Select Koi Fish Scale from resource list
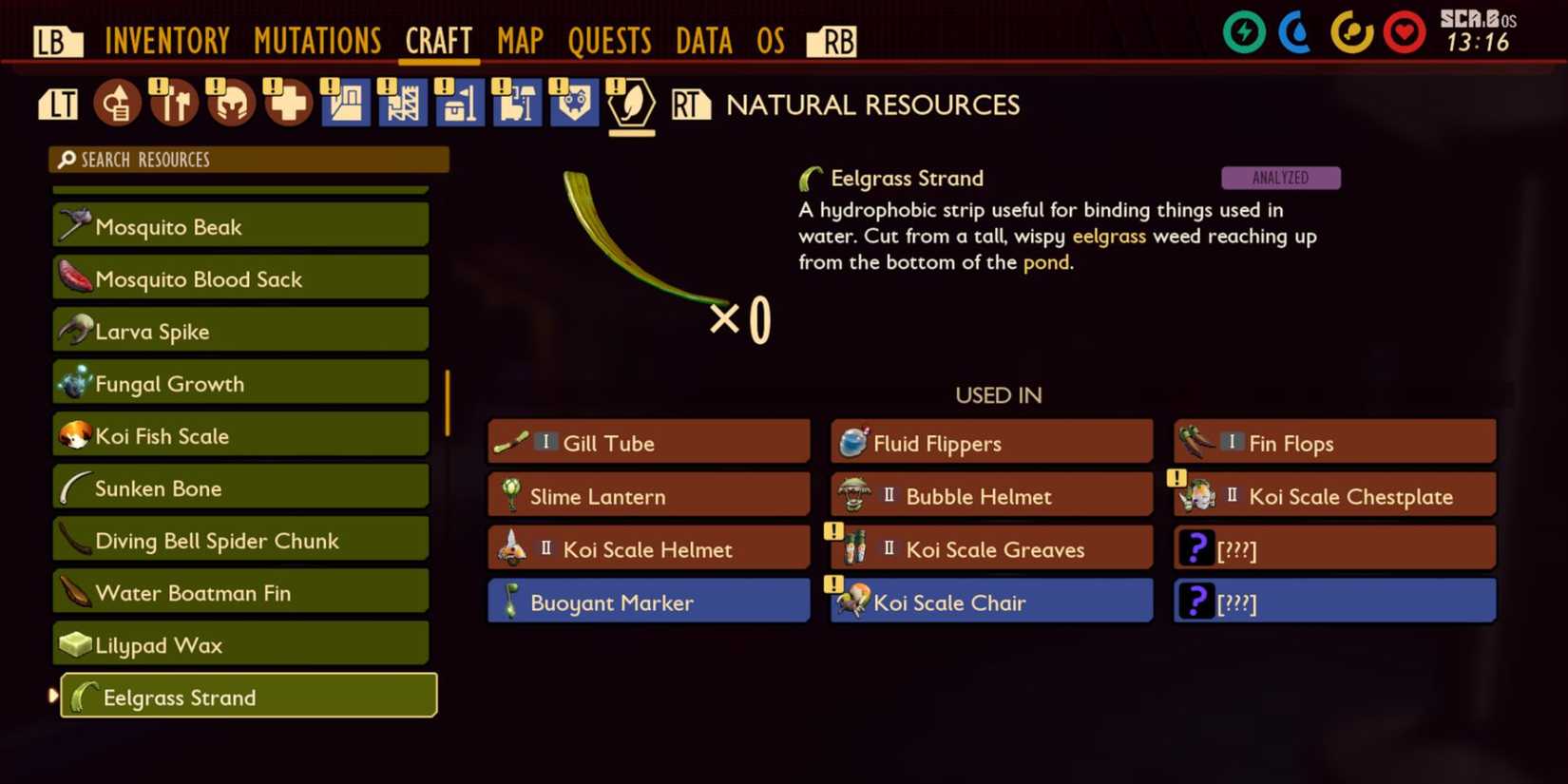This screenshot has width=1568, height=784. (240, 435)
